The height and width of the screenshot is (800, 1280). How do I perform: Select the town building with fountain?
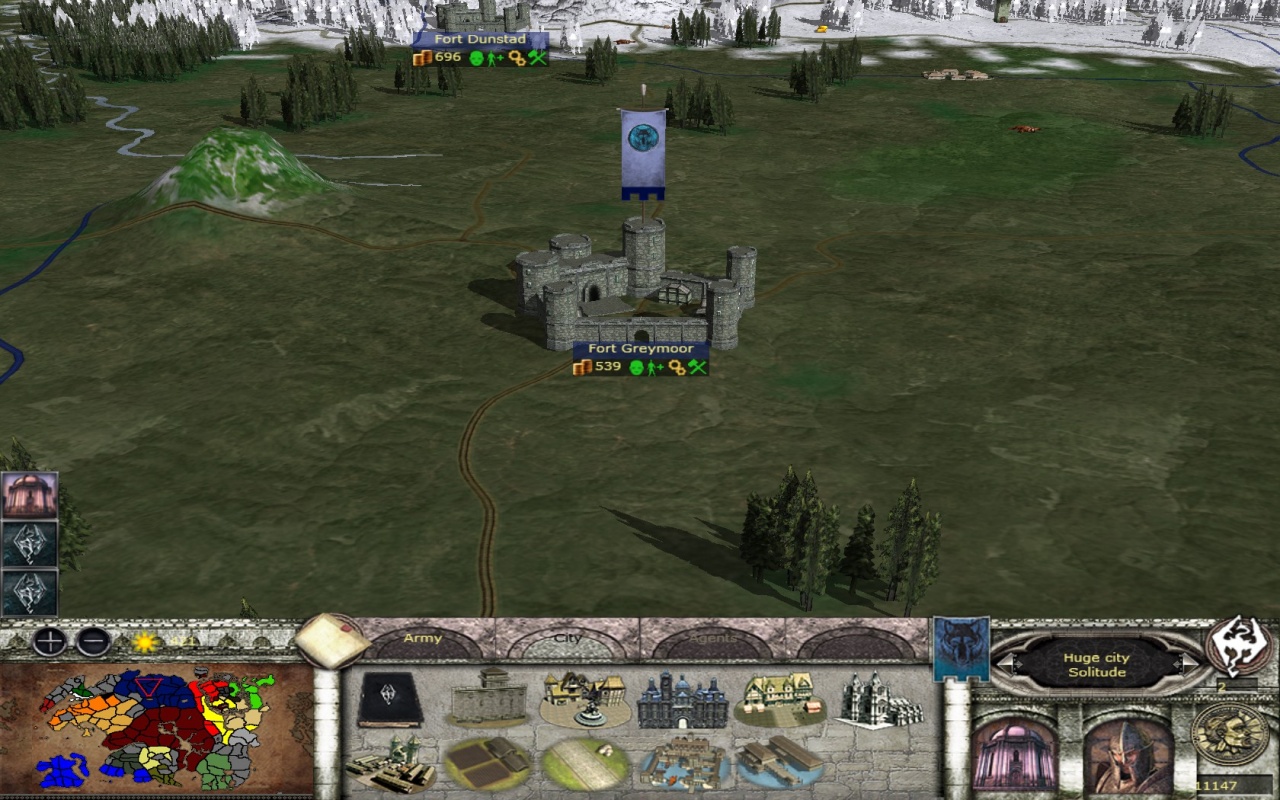point(584,698)
